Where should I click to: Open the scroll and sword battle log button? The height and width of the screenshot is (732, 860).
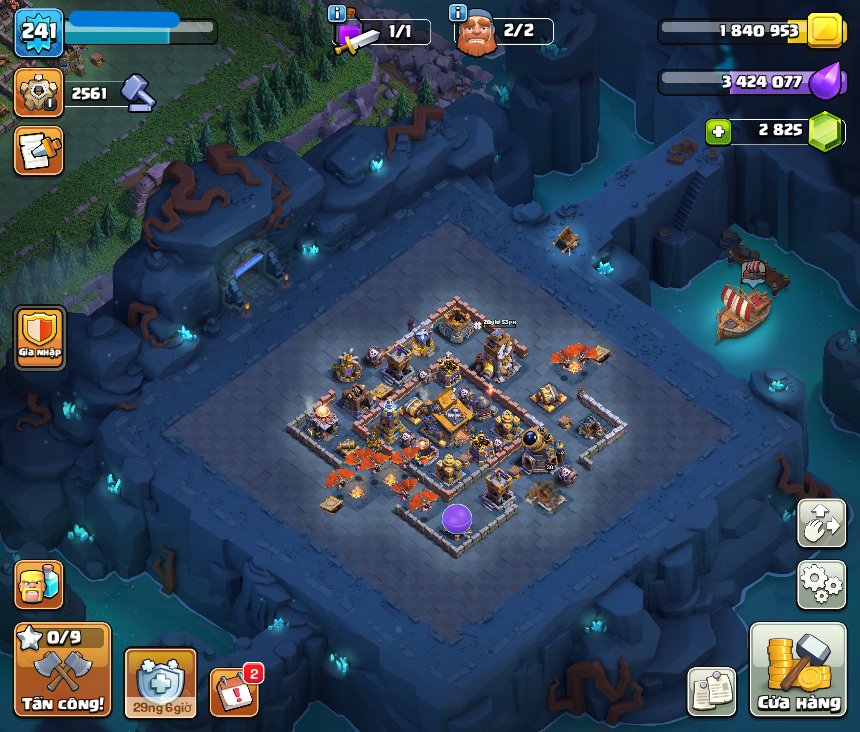39,150
